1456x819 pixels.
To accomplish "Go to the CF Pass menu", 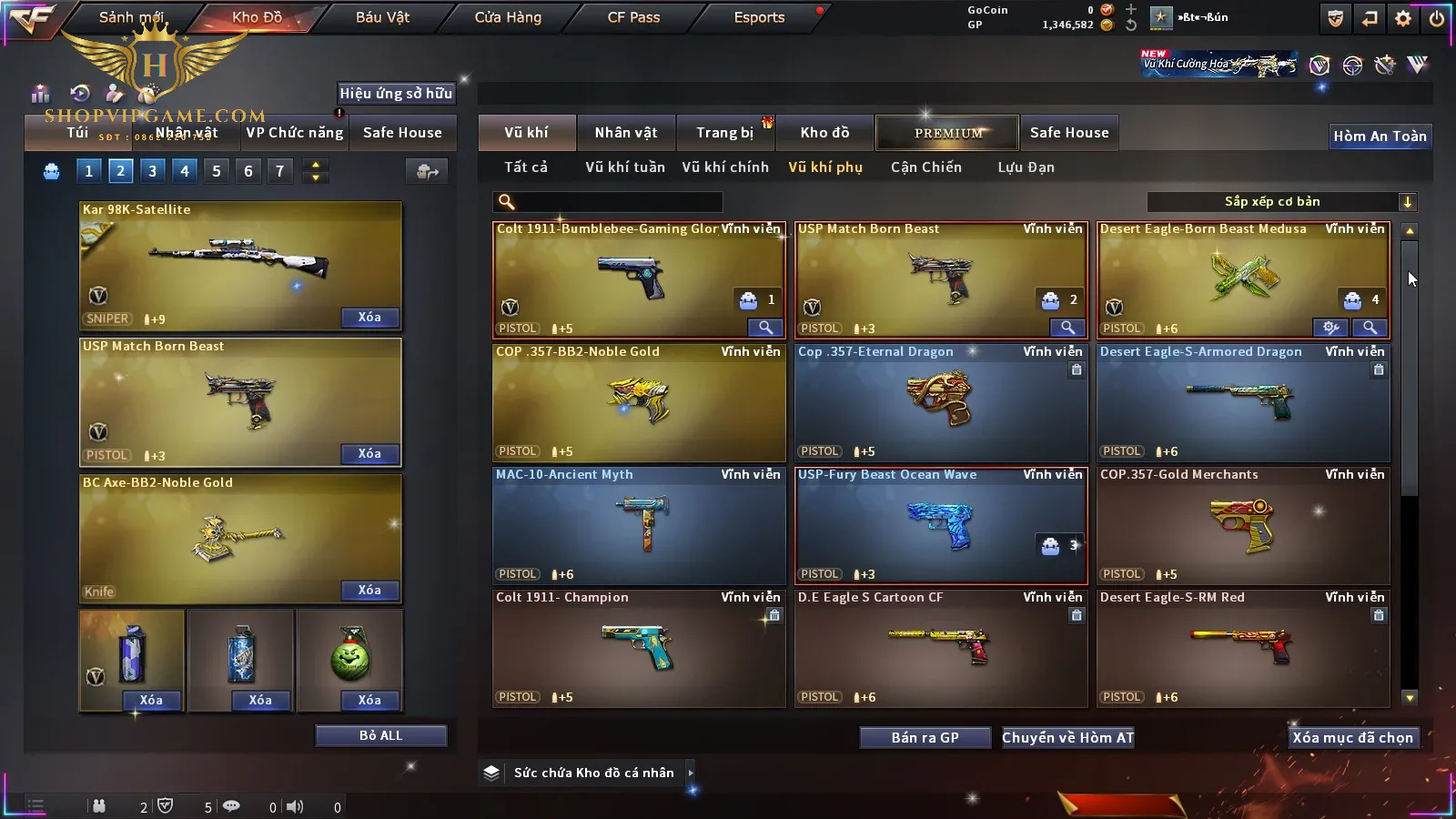I will pos(633,17).
